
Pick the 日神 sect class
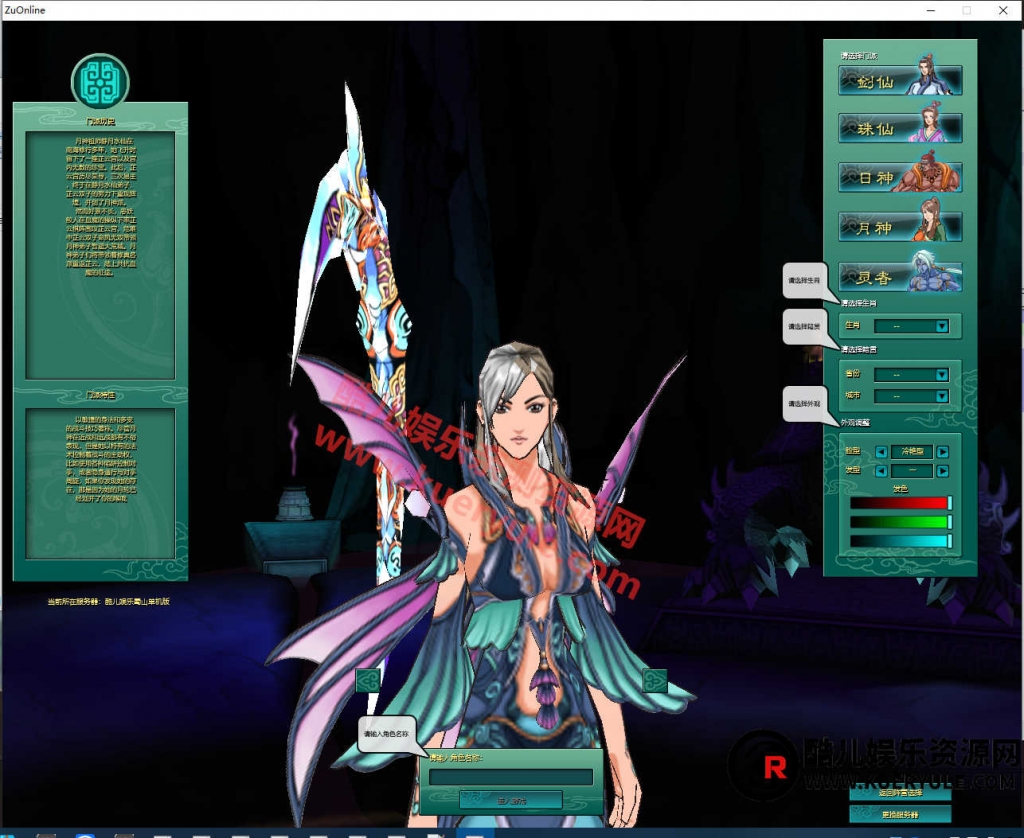(x=900, y=178)
